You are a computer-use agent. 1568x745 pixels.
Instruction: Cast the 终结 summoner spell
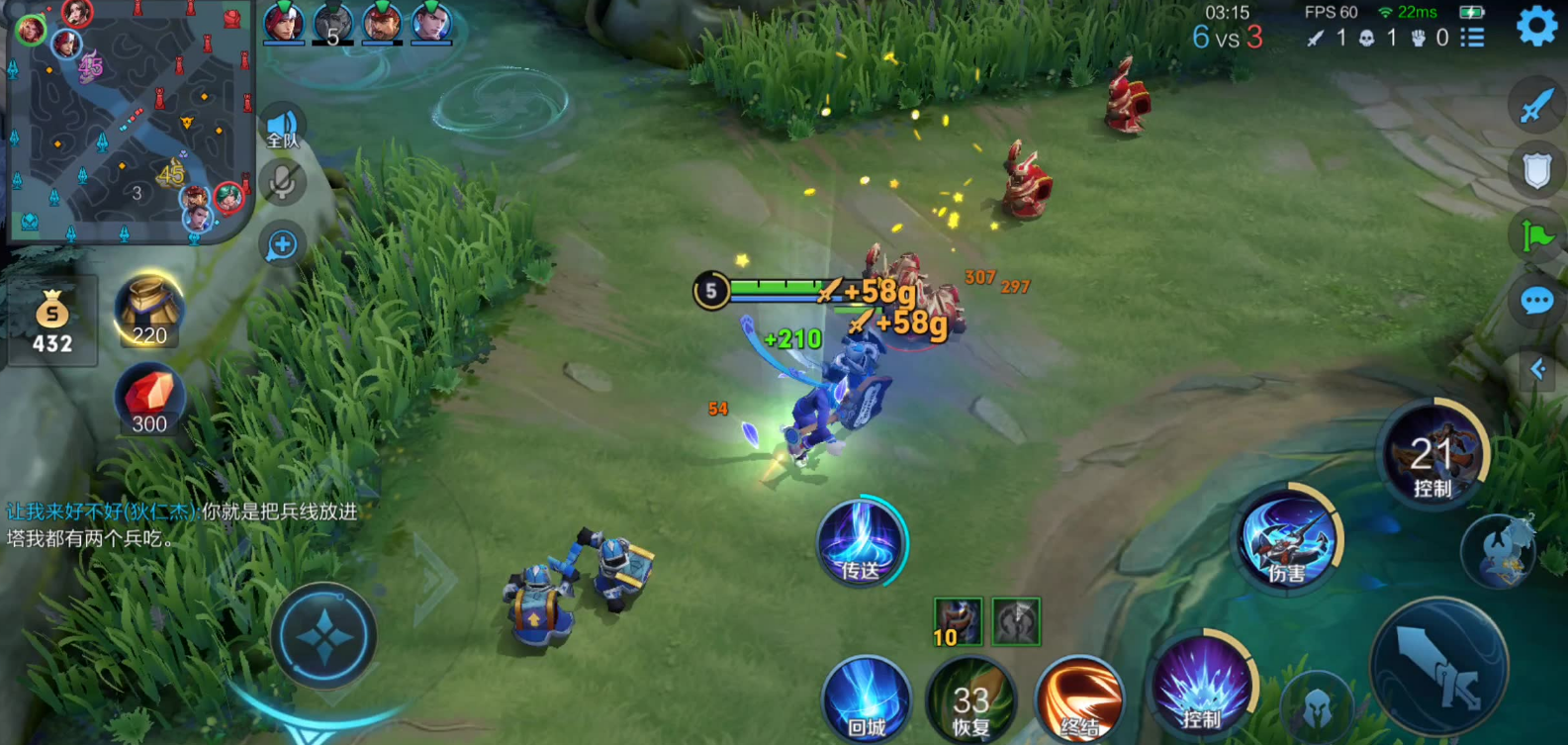click(1078, 699)
